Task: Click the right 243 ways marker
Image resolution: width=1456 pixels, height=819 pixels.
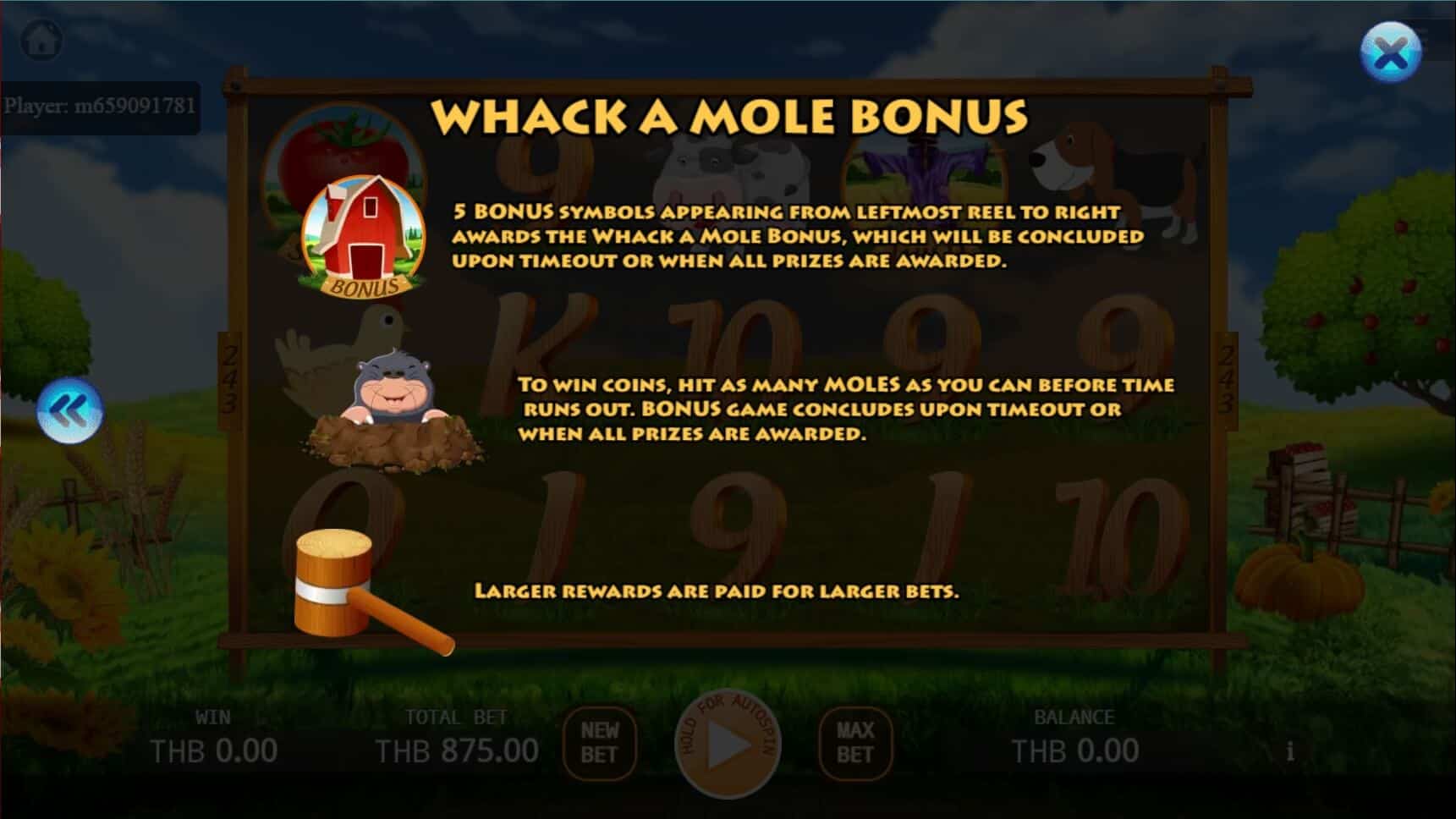Action: coord(1227,382)
